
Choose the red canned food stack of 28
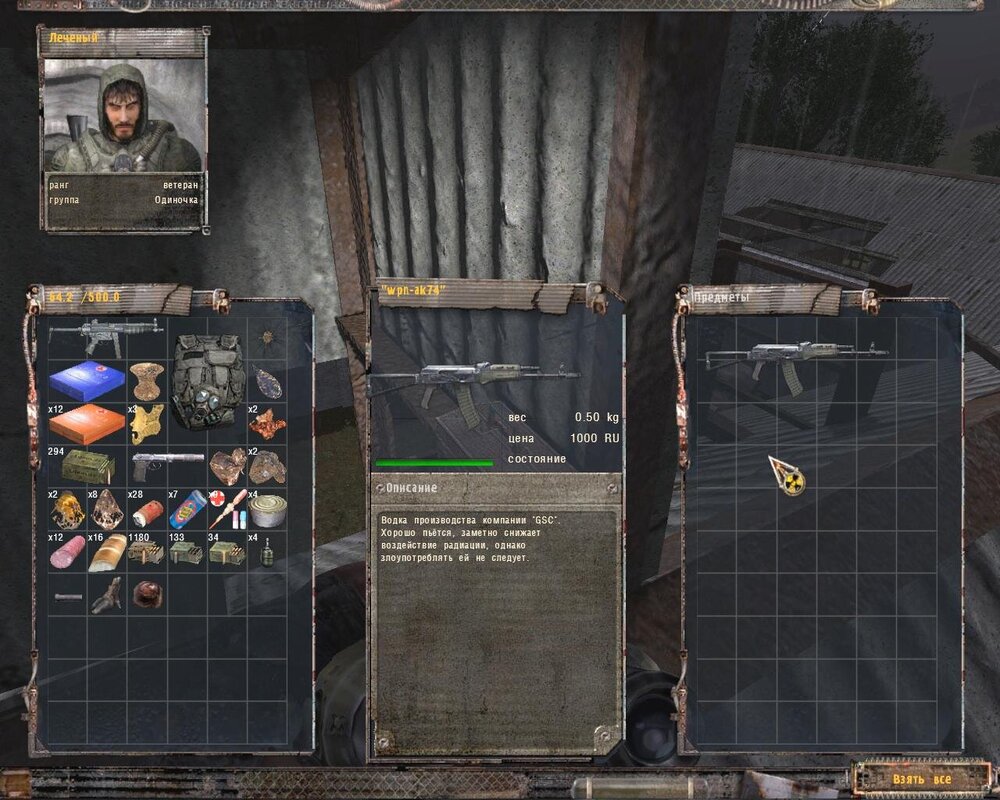(147, 511)
